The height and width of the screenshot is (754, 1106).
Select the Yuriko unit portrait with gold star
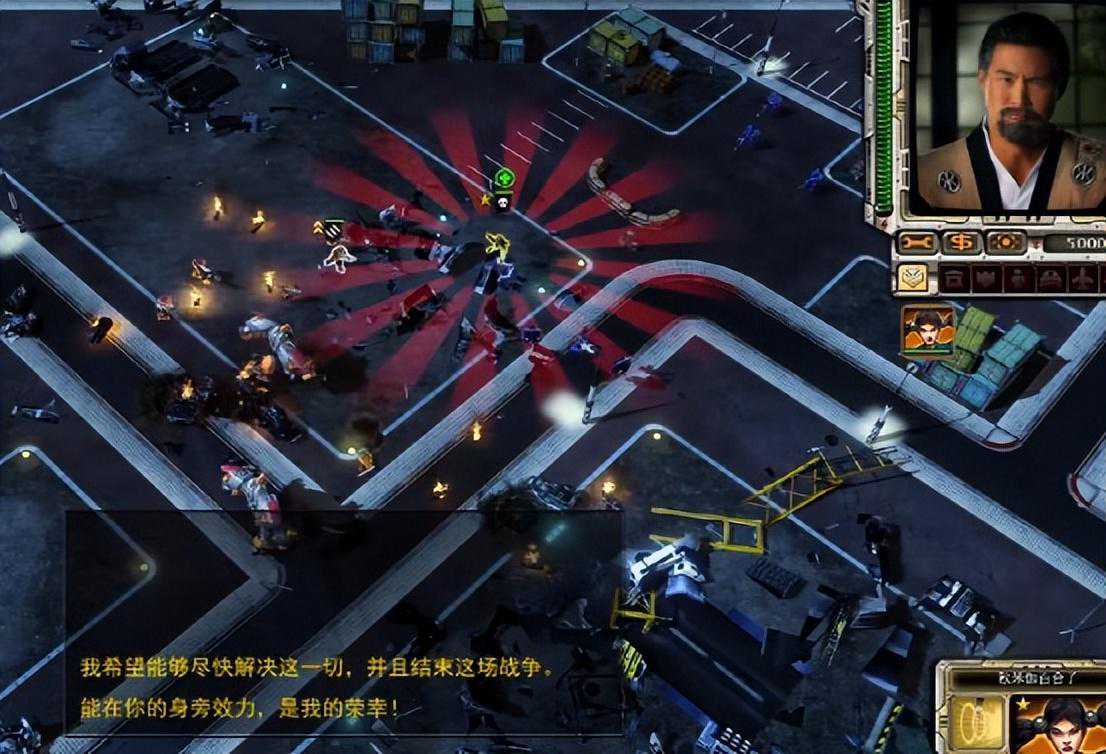[1060, 722]
